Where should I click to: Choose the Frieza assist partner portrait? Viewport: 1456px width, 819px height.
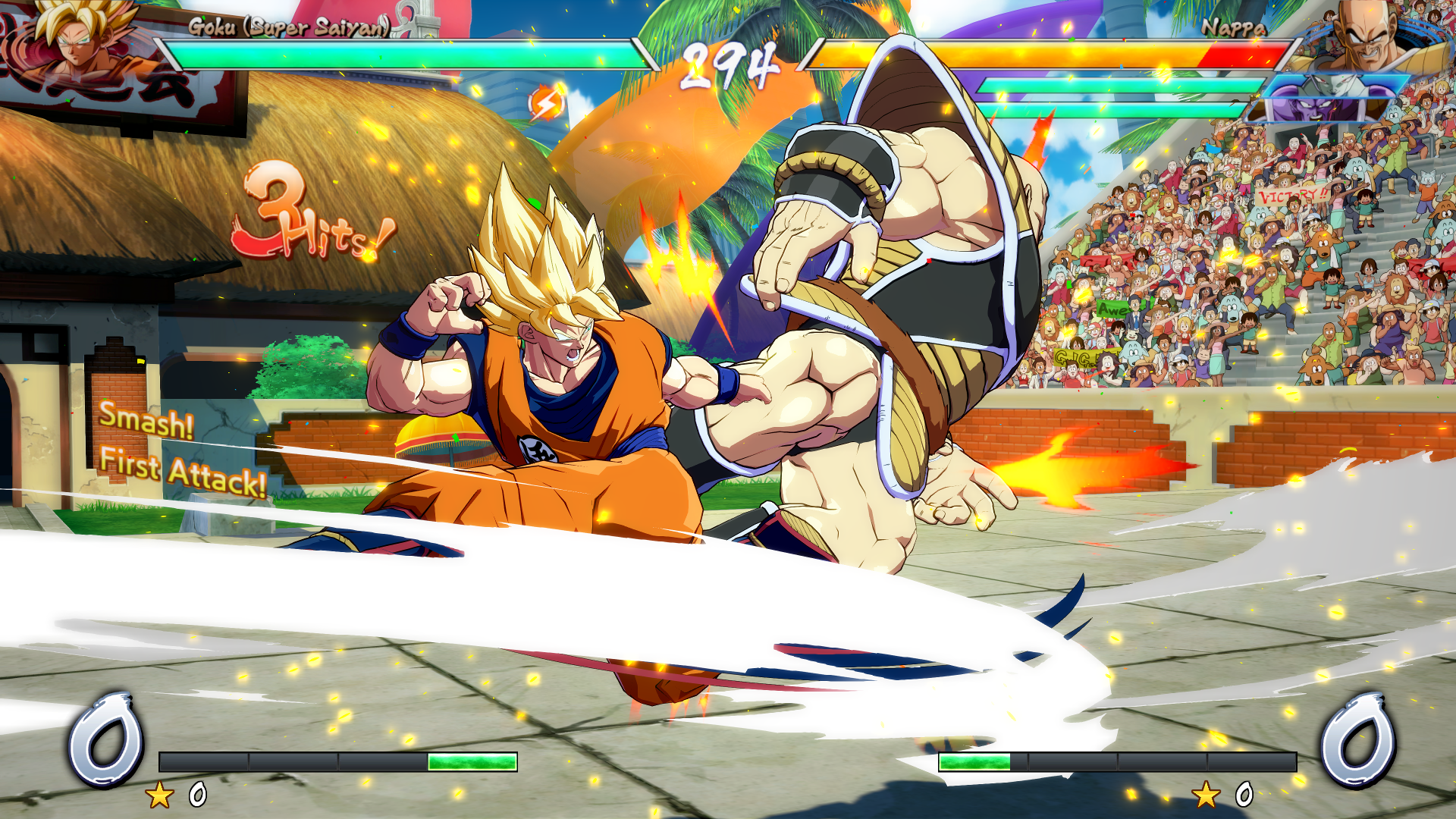(x=1336, y=97)
